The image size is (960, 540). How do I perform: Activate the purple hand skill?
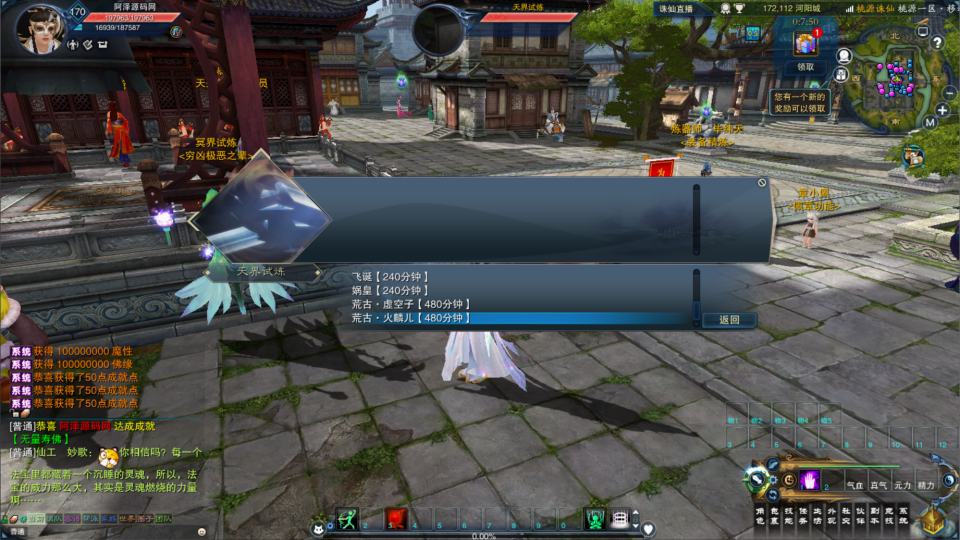(809, 480)
